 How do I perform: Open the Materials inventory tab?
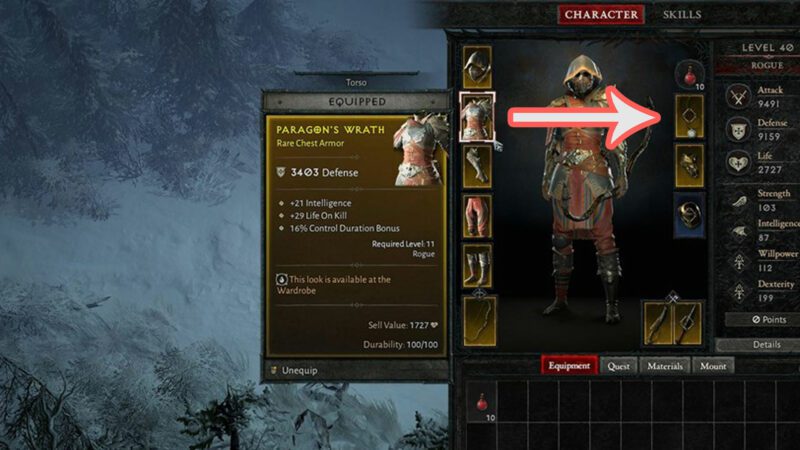point(665,366)
